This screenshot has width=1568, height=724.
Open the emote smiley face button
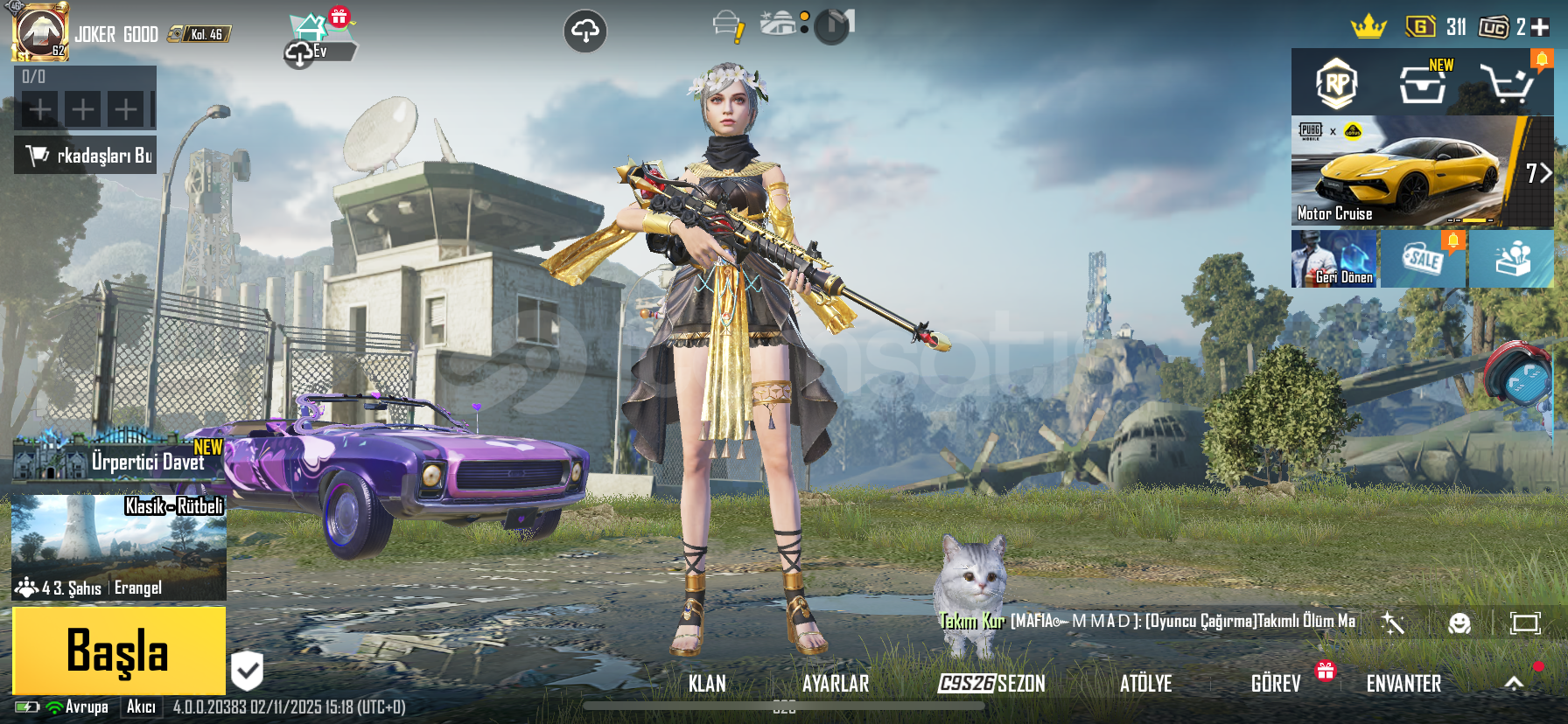(x=1459, y=623)
